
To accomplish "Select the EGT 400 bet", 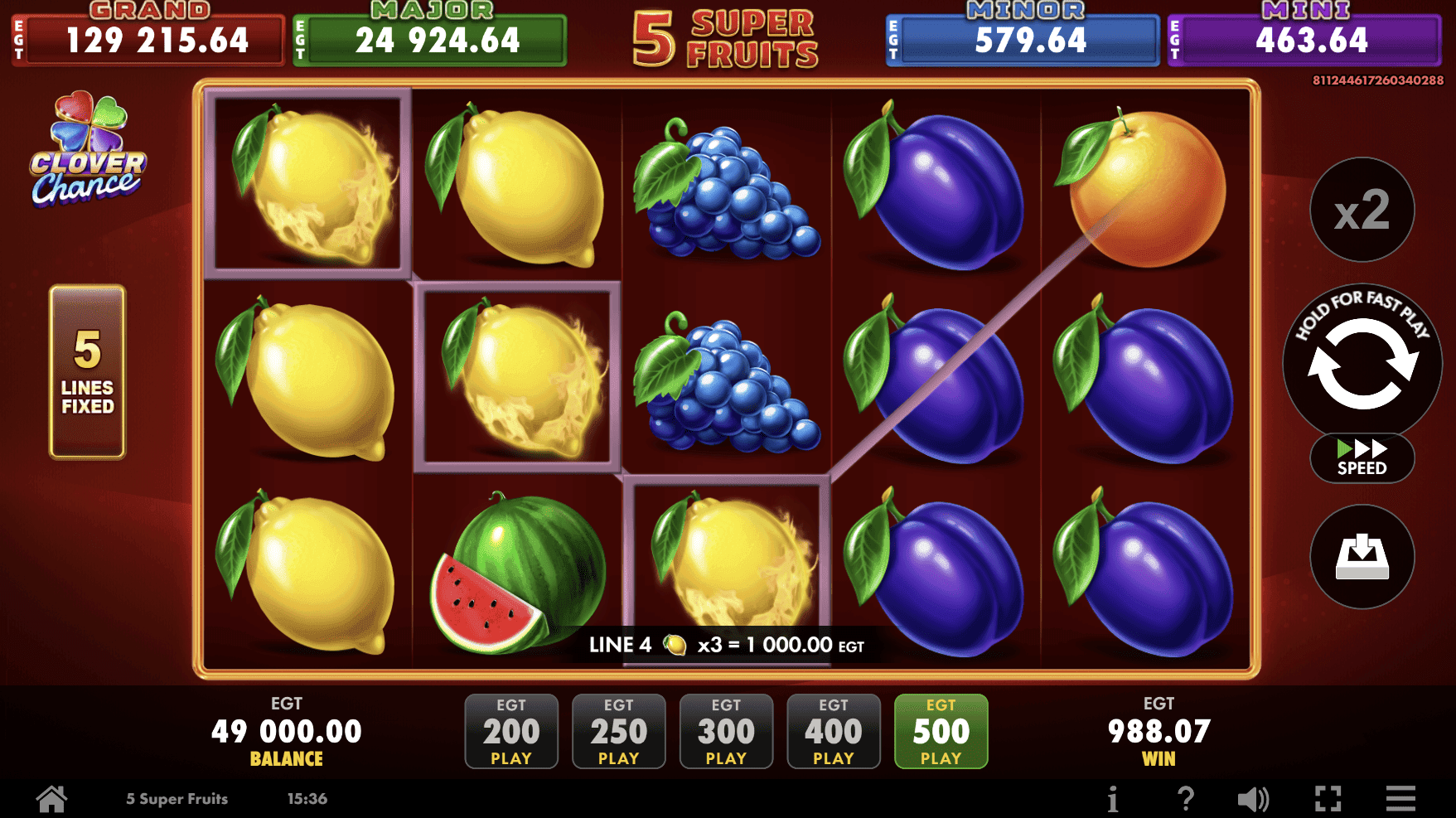I will (834, 732).
